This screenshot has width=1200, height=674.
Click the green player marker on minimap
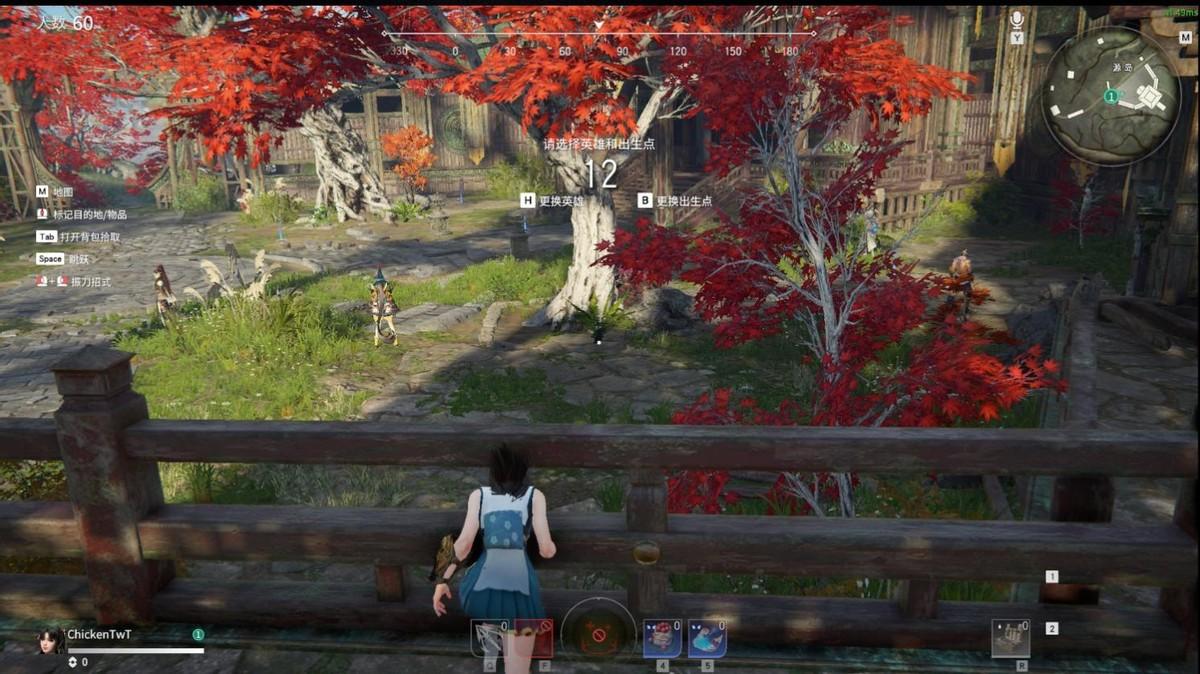[x=1110, y=95]
